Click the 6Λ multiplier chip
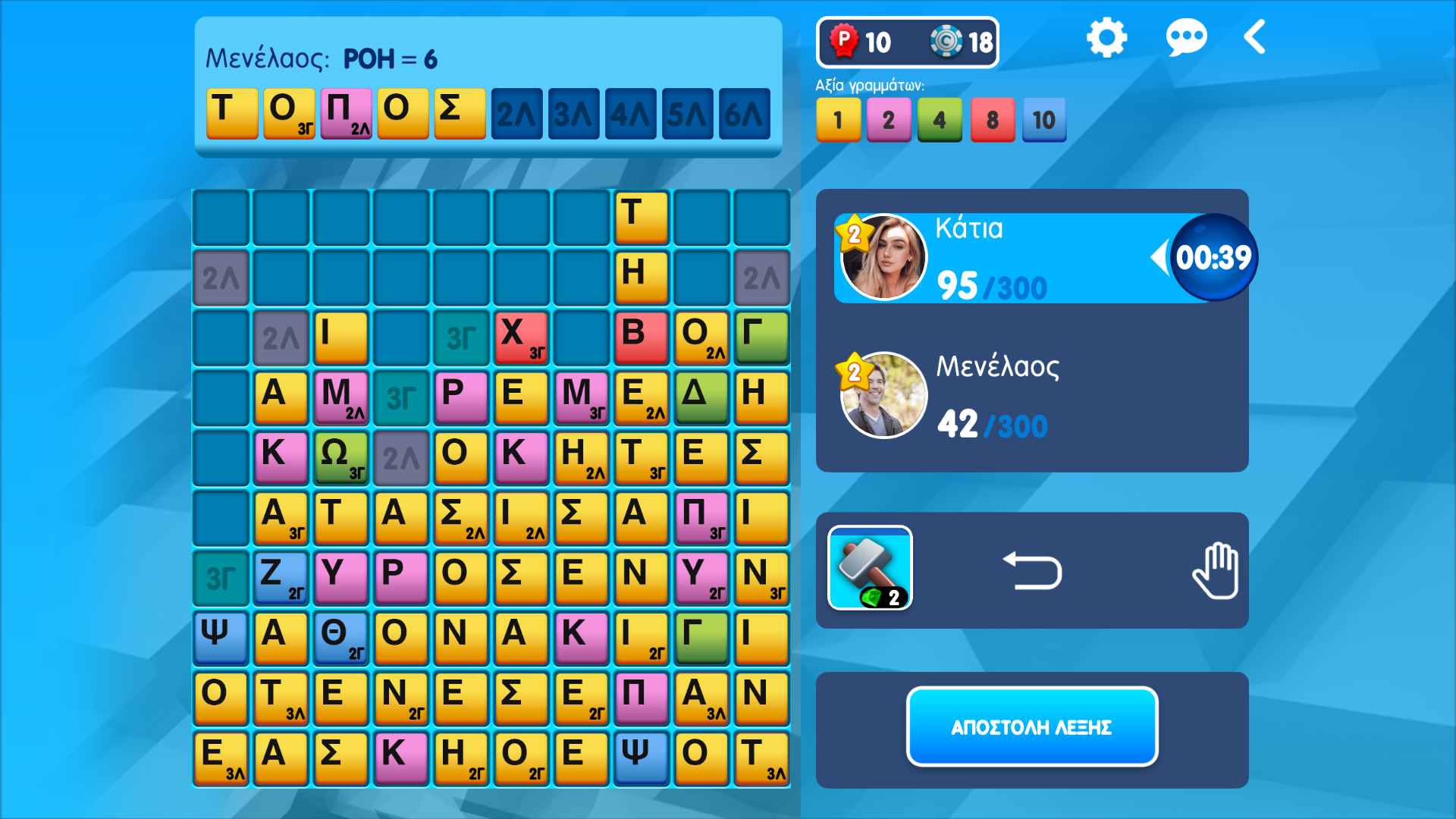 [x=743, y=114]
